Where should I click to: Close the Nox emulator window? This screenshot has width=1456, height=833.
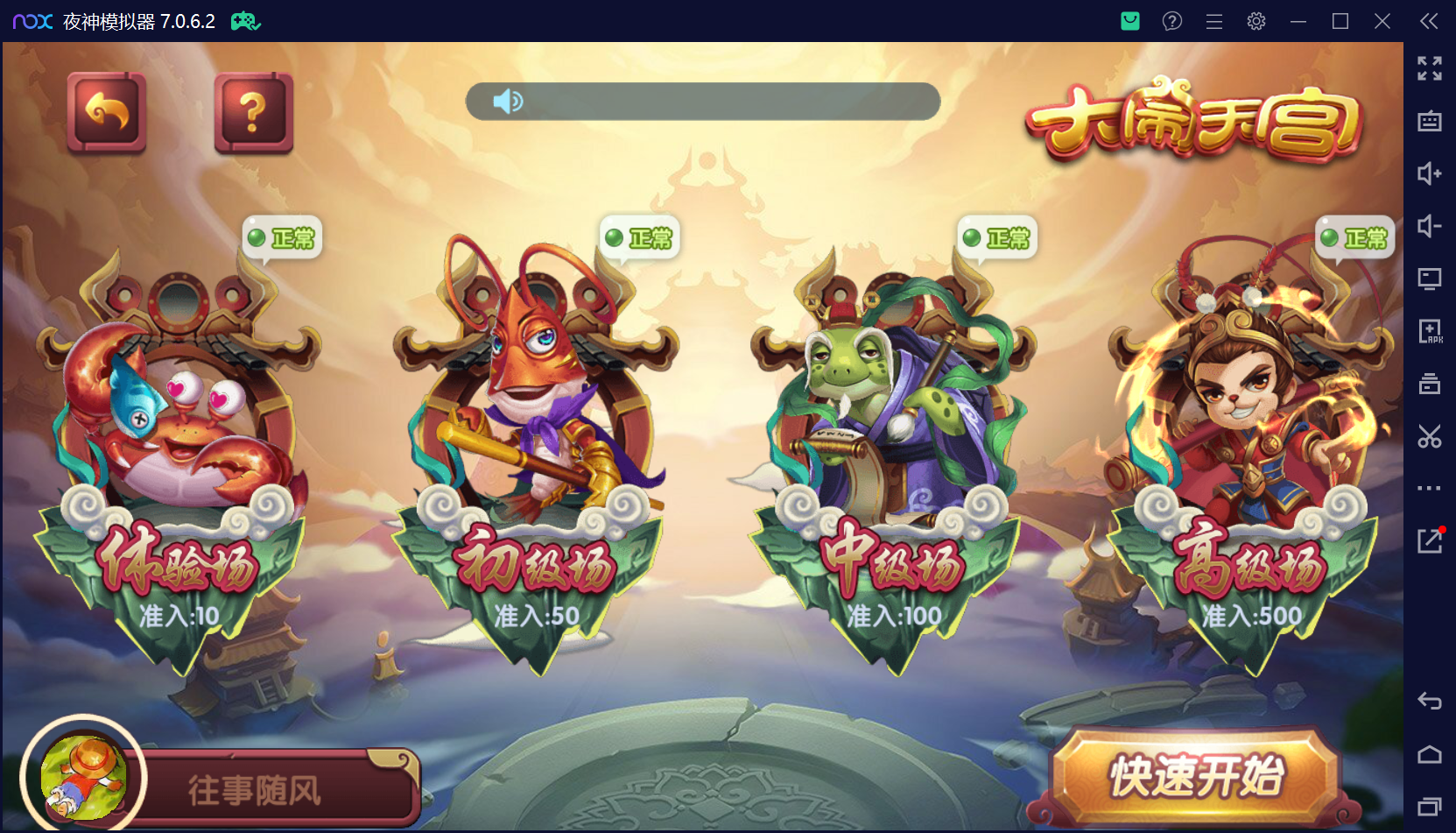[1382, 21]
